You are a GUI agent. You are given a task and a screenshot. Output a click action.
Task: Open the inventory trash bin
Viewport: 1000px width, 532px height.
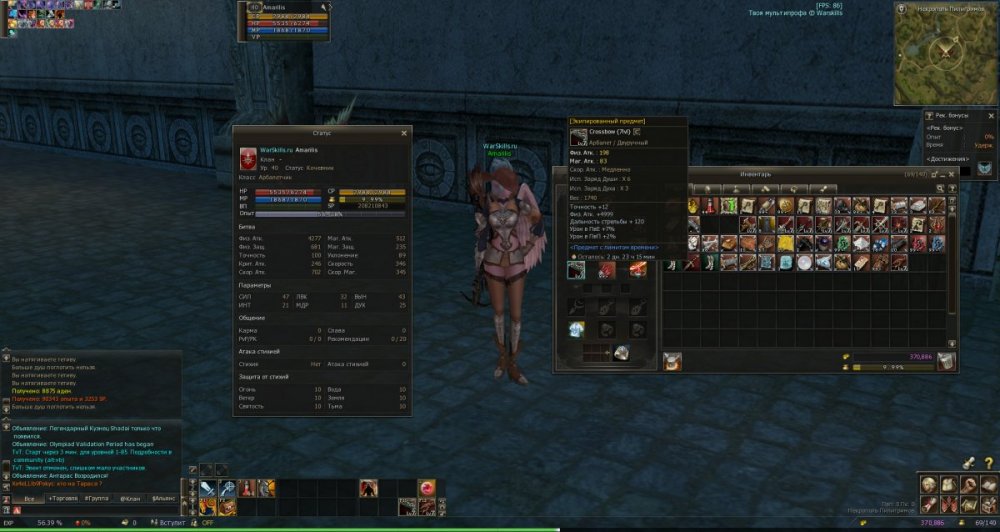click(x=946, y=361)
